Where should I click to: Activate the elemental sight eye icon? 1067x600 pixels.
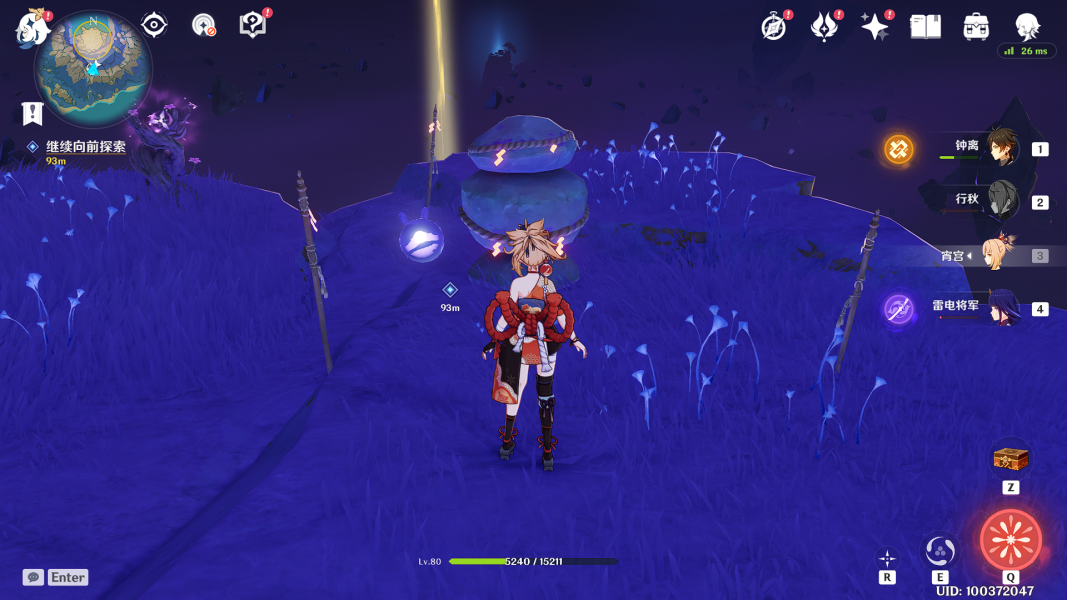[x=154, y=25]
